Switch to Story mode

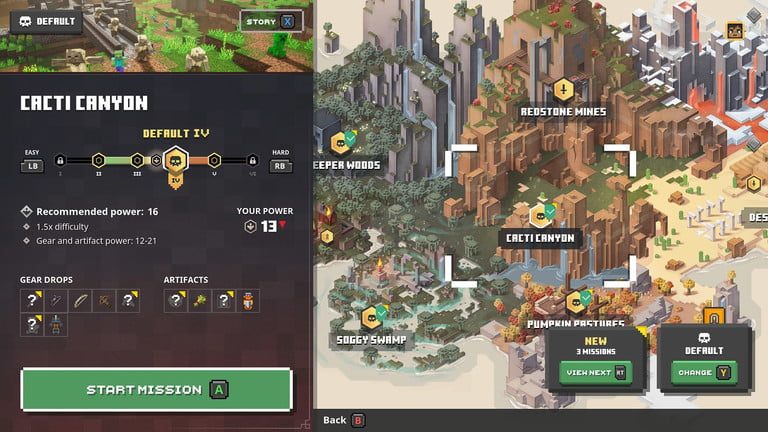272,21
